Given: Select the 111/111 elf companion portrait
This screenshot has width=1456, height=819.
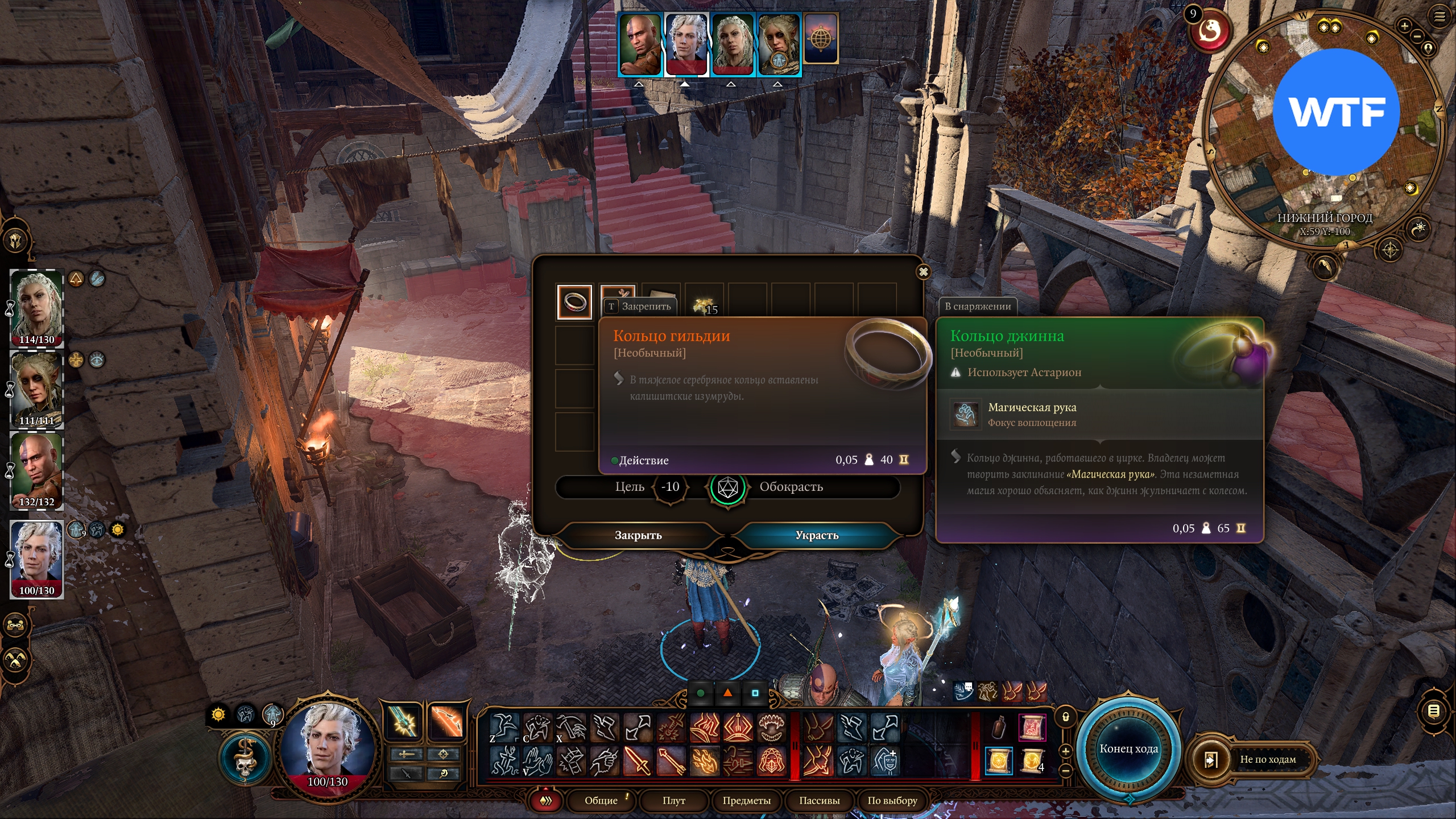Looking at the screenshot, I should tap(37, 389).
